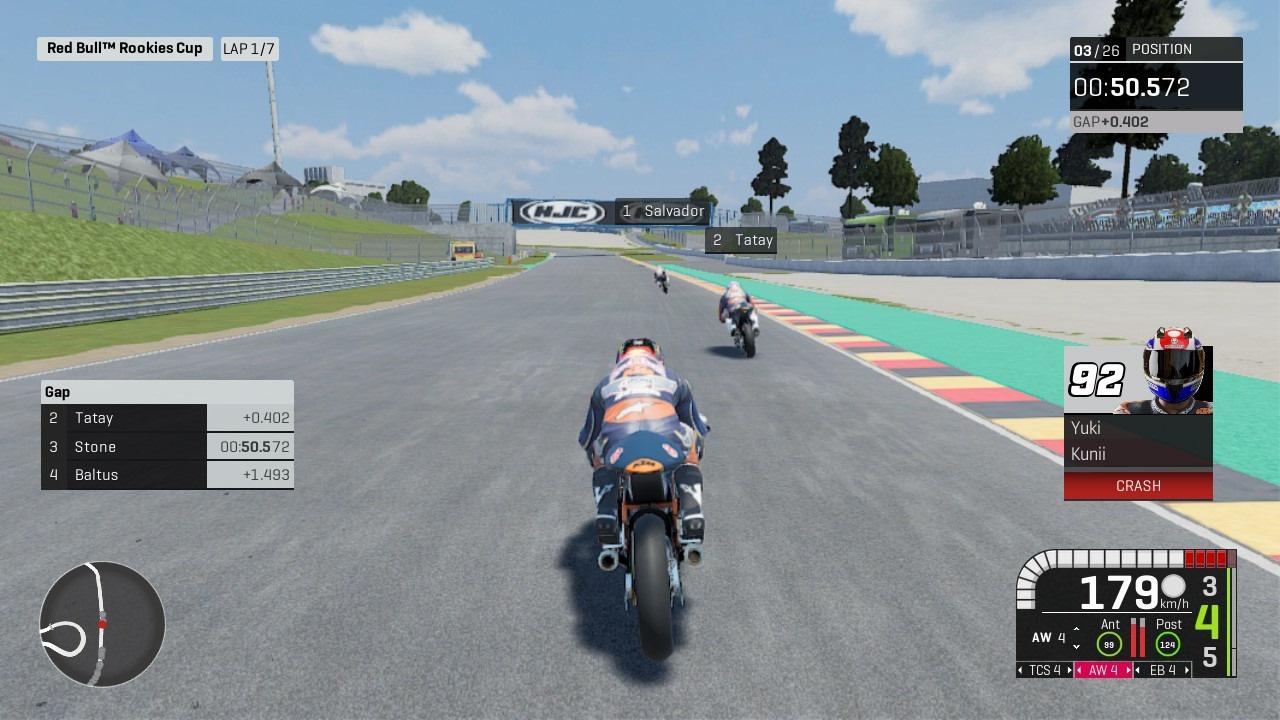Click the left arrow next to TCS 4
This screenshot has height=720, width=1280.
point(1021,669)
